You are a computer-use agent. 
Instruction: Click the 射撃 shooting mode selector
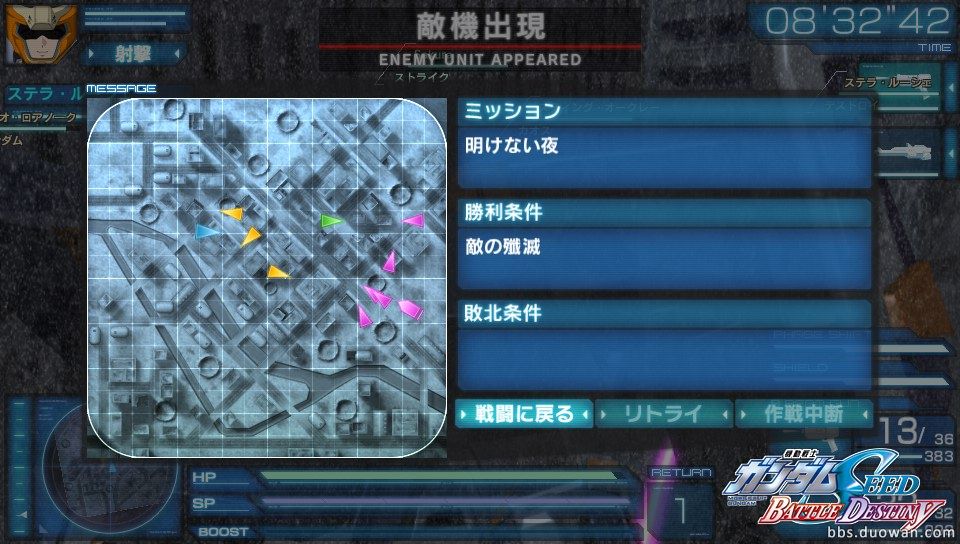pyautogui.click(x=131, y=52)
